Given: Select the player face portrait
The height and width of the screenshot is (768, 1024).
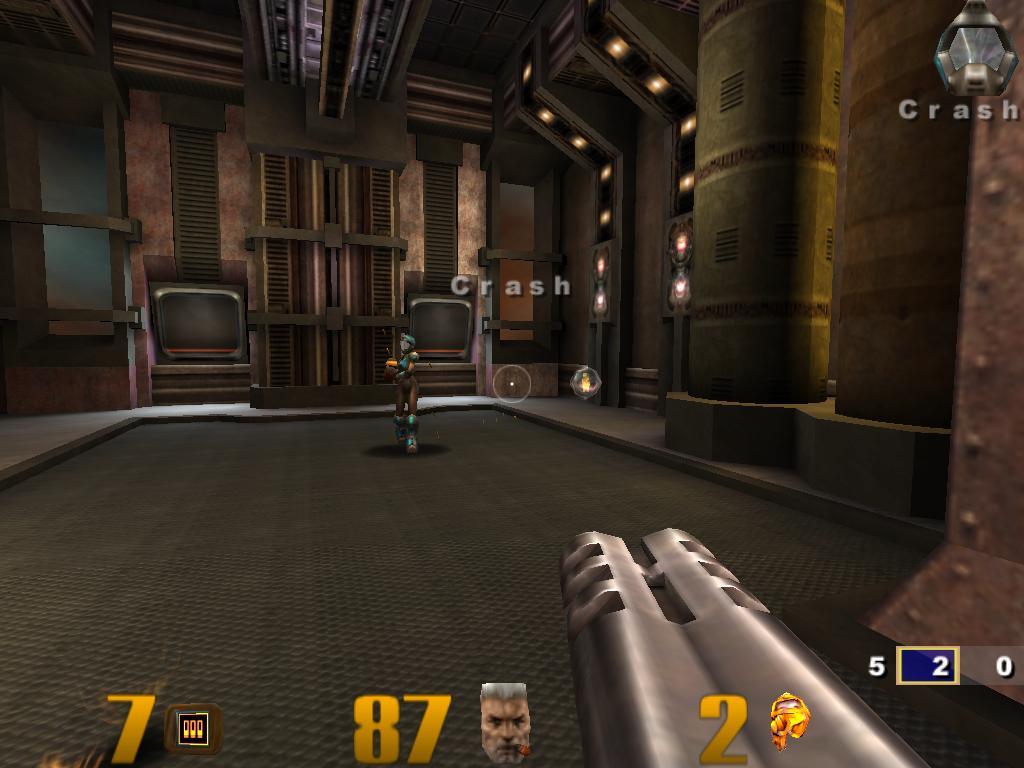Looking at the screenshot, I should click(505, 722).
